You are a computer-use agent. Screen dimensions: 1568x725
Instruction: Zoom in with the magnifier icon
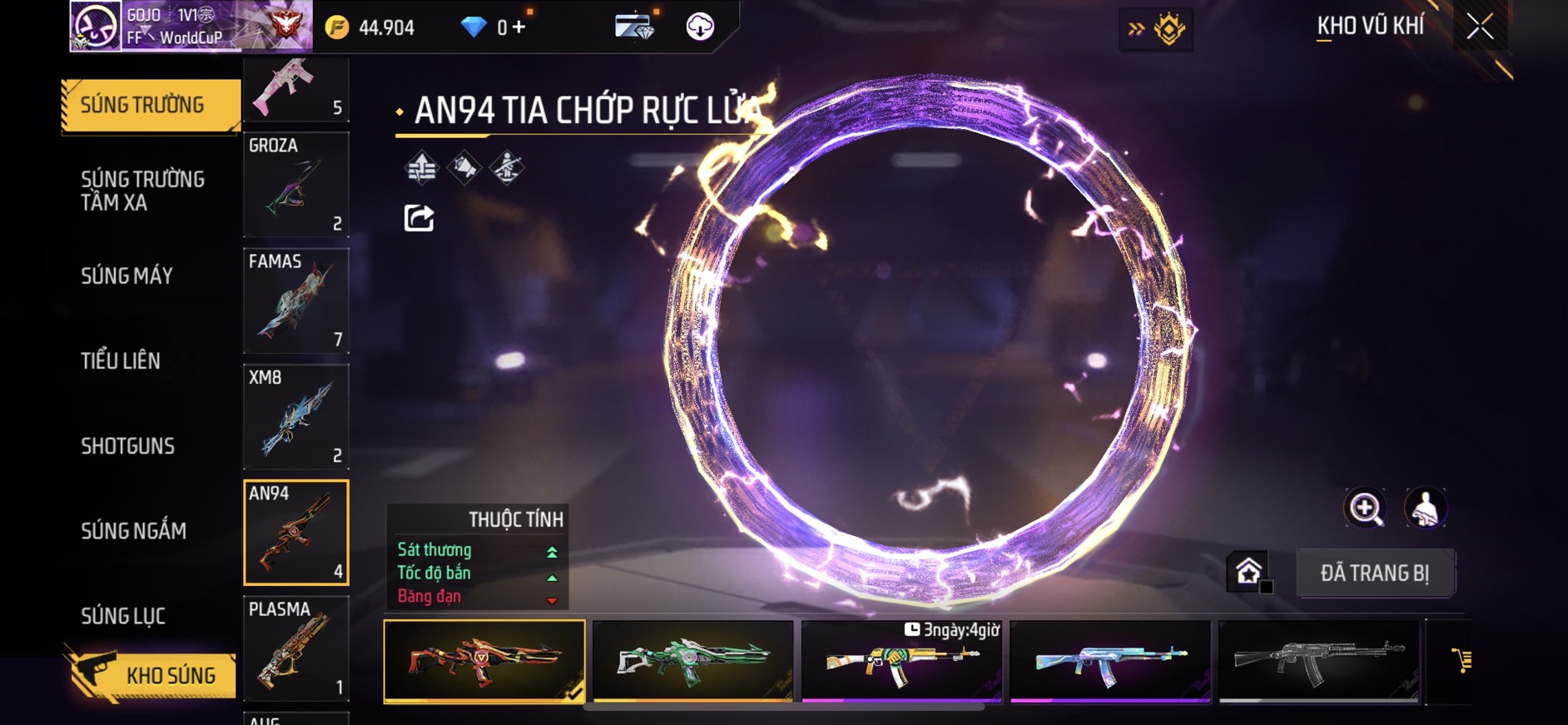click(x=1365, y=508)
